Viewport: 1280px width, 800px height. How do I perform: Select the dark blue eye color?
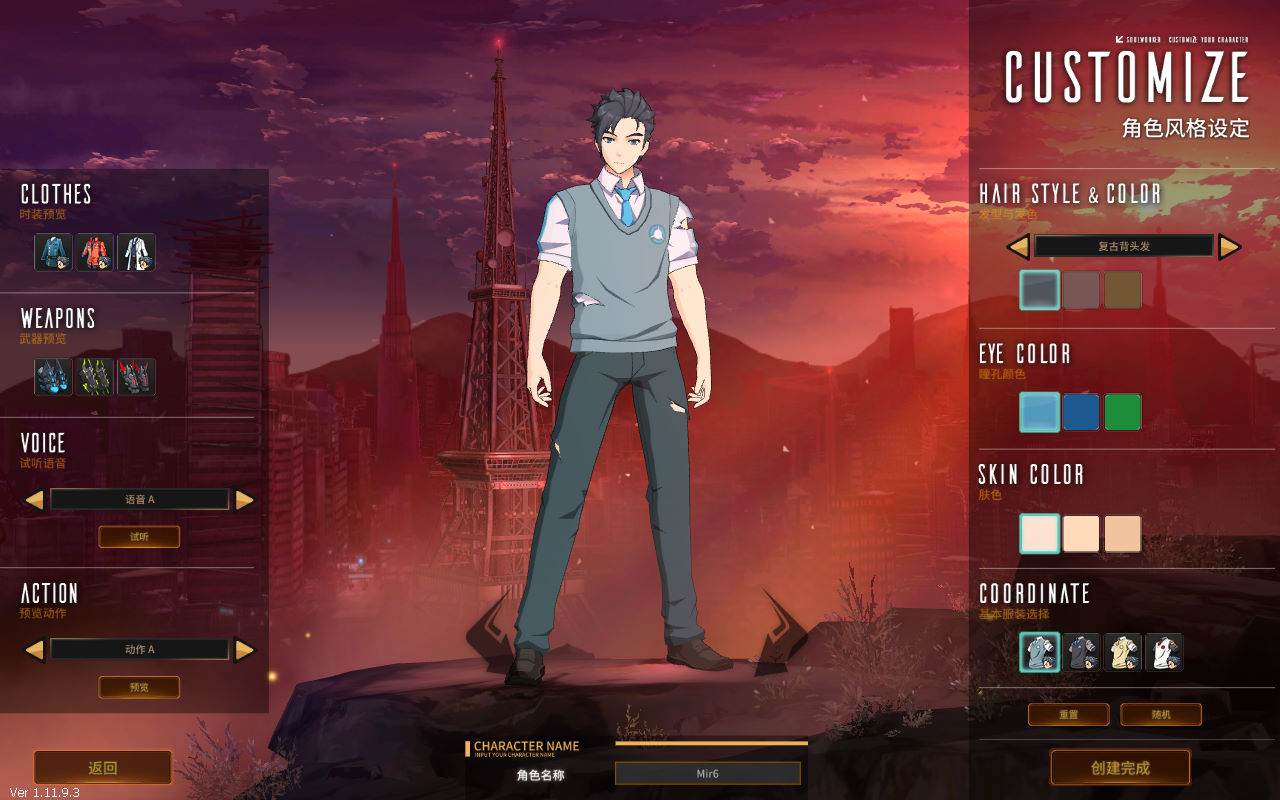tap(1081, 412)
